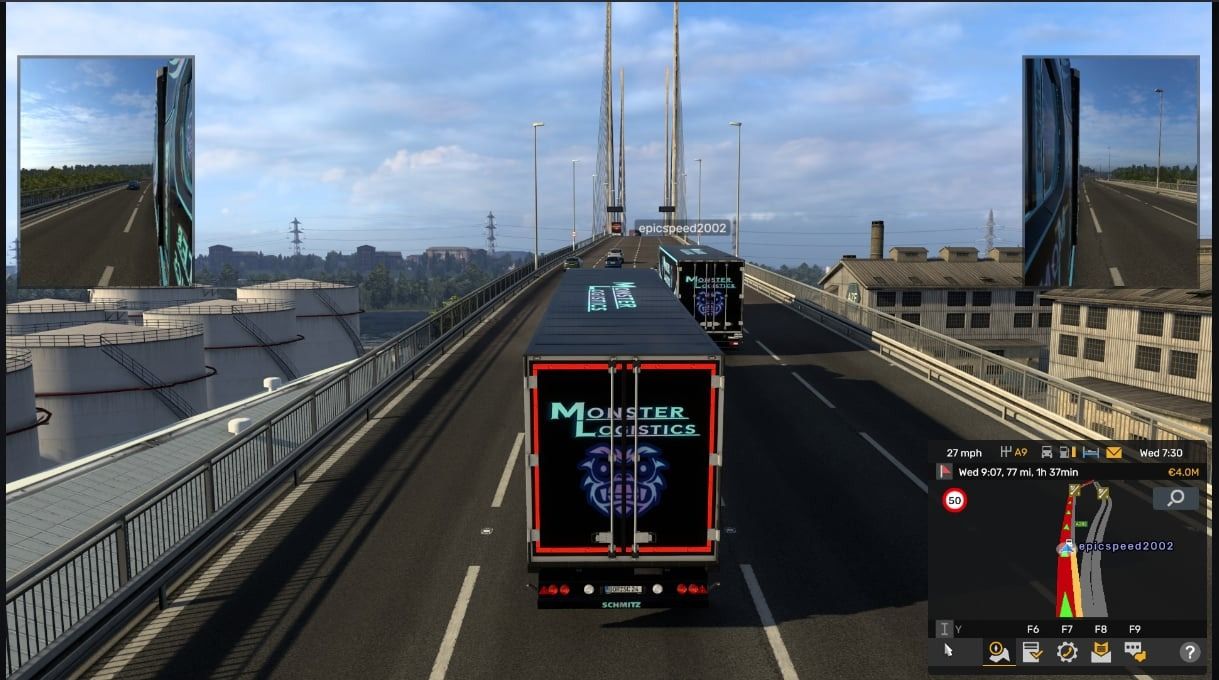Switch to the current job info tab
This screenshot has width=1219, height=680.
click(x=1033, y=652)
